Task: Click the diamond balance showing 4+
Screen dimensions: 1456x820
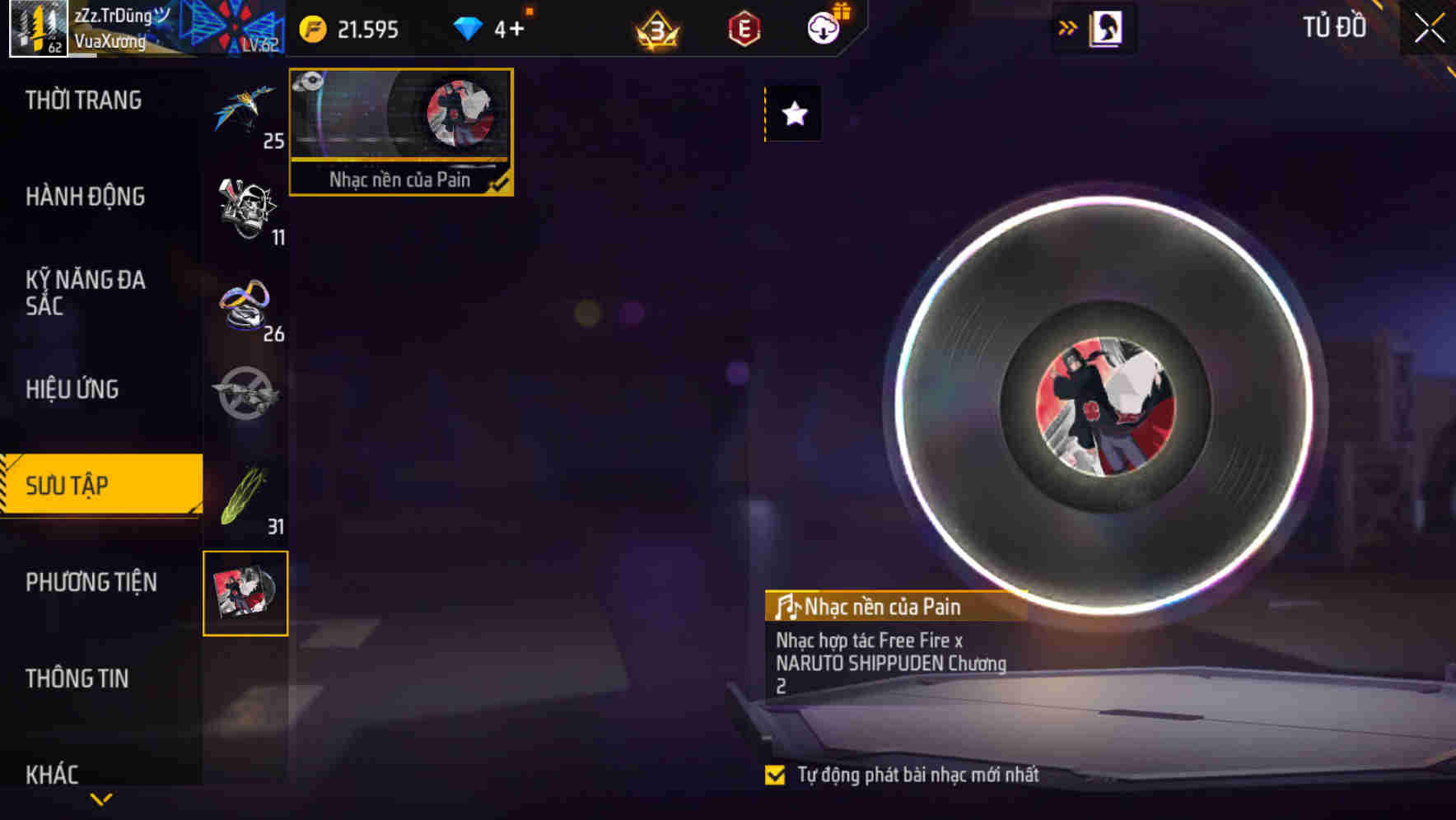Action: tap(494, 27)
